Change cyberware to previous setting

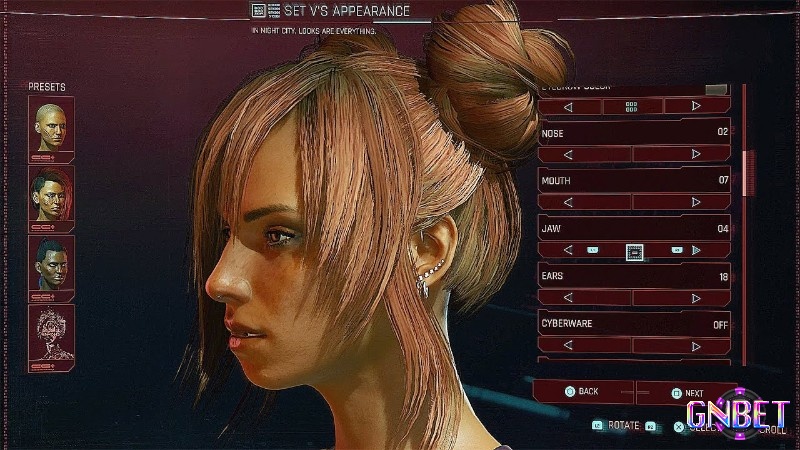pyautogui.click(x=568, y=345)
